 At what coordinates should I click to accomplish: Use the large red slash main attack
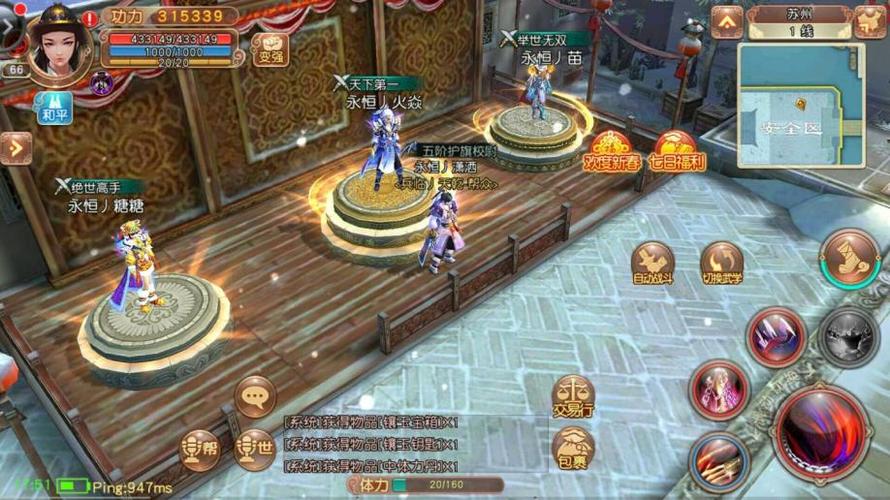click(x=825, y=433)
